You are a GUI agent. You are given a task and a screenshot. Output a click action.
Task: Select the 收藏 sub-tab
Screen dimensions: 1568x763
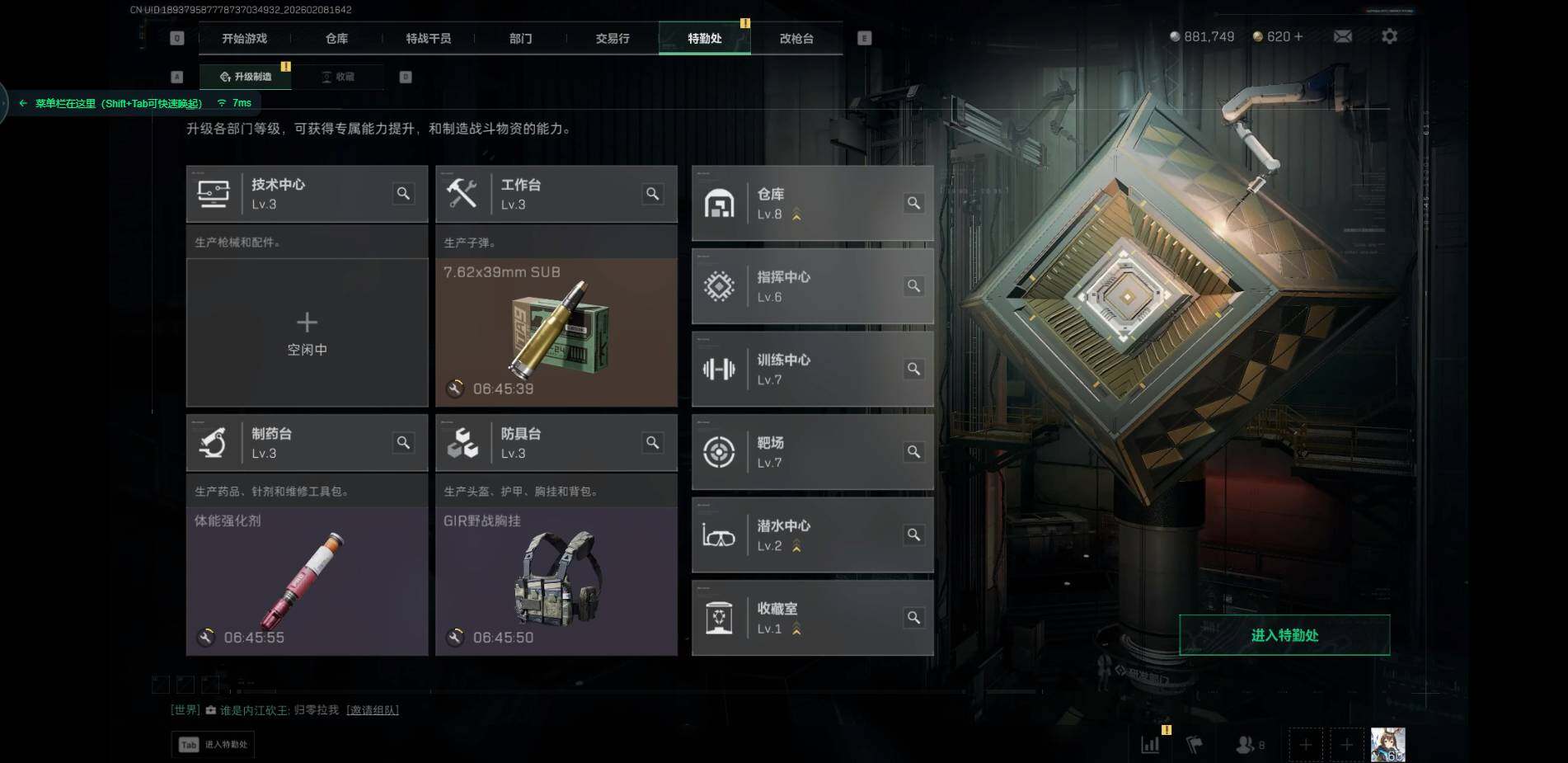(x=339, y=77)
